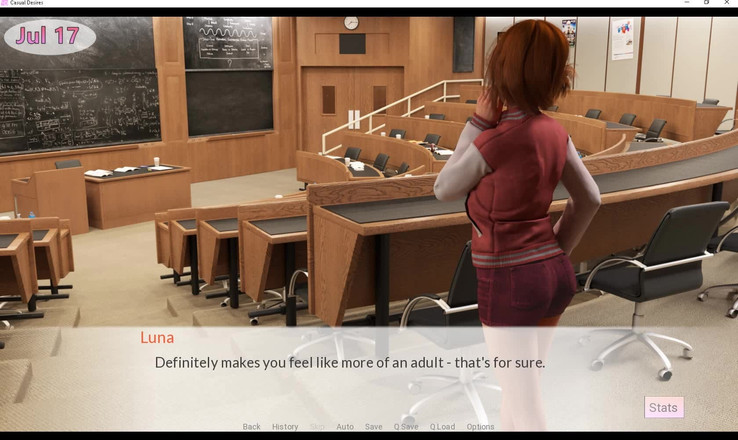The image size is (738, 440).
Task: Show the Stats panel
Action: pyautogui.click(x=663, y=407)
